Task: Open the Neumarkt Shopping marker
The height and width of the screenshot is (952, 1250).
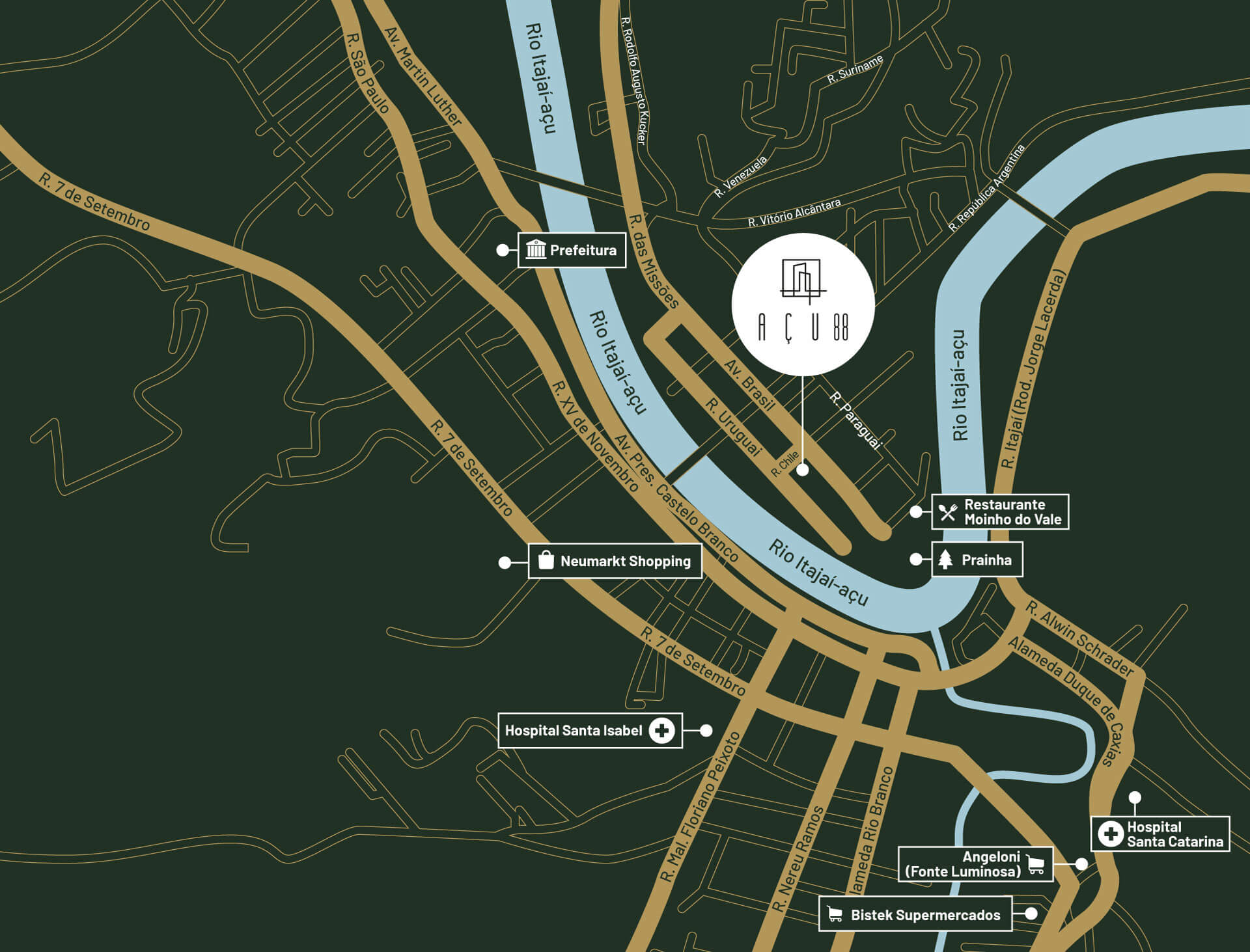Action: (615, 561)
